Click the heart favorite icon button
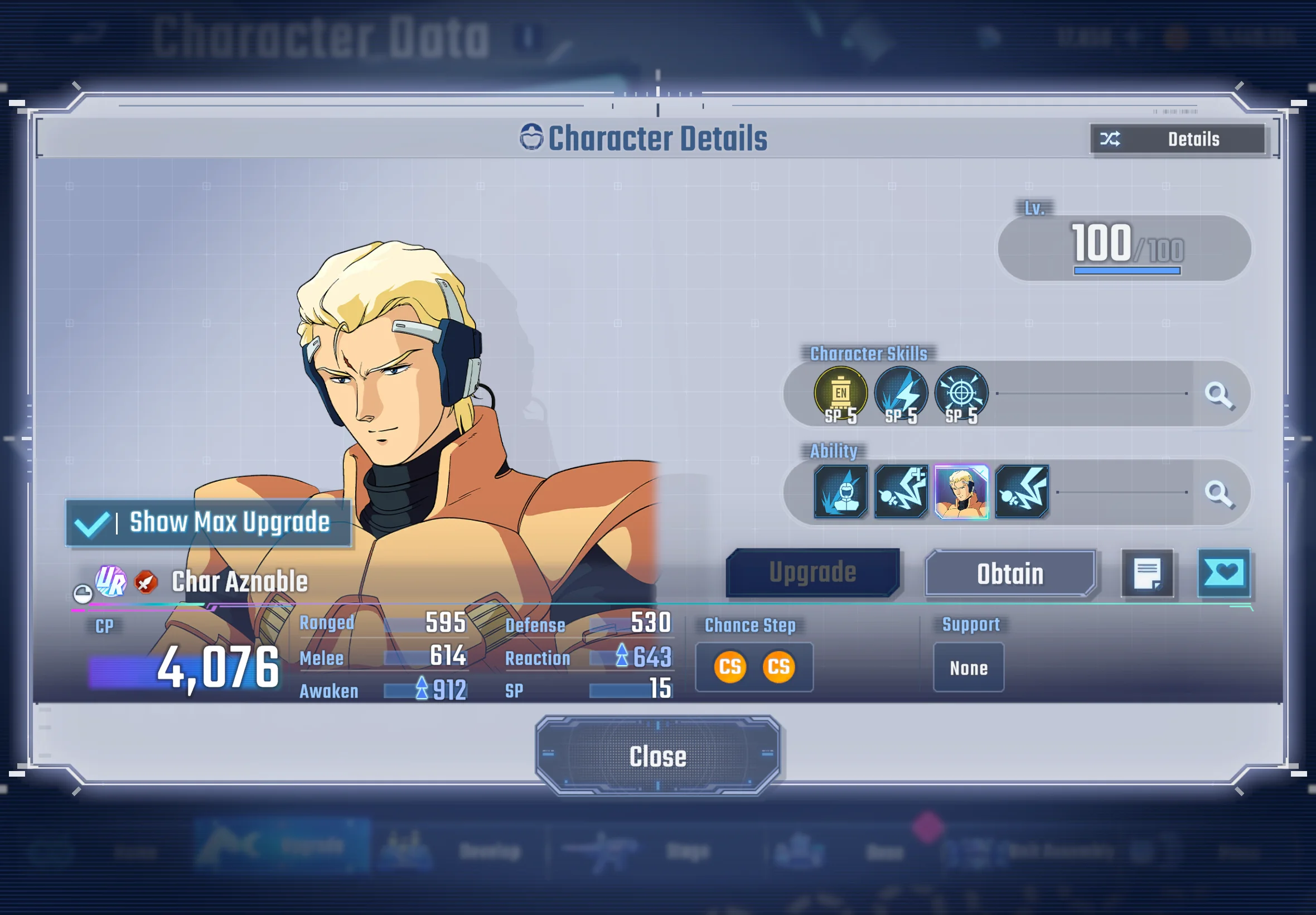The width and height of the screenshot is (1316, 915). click(1223, 574)
